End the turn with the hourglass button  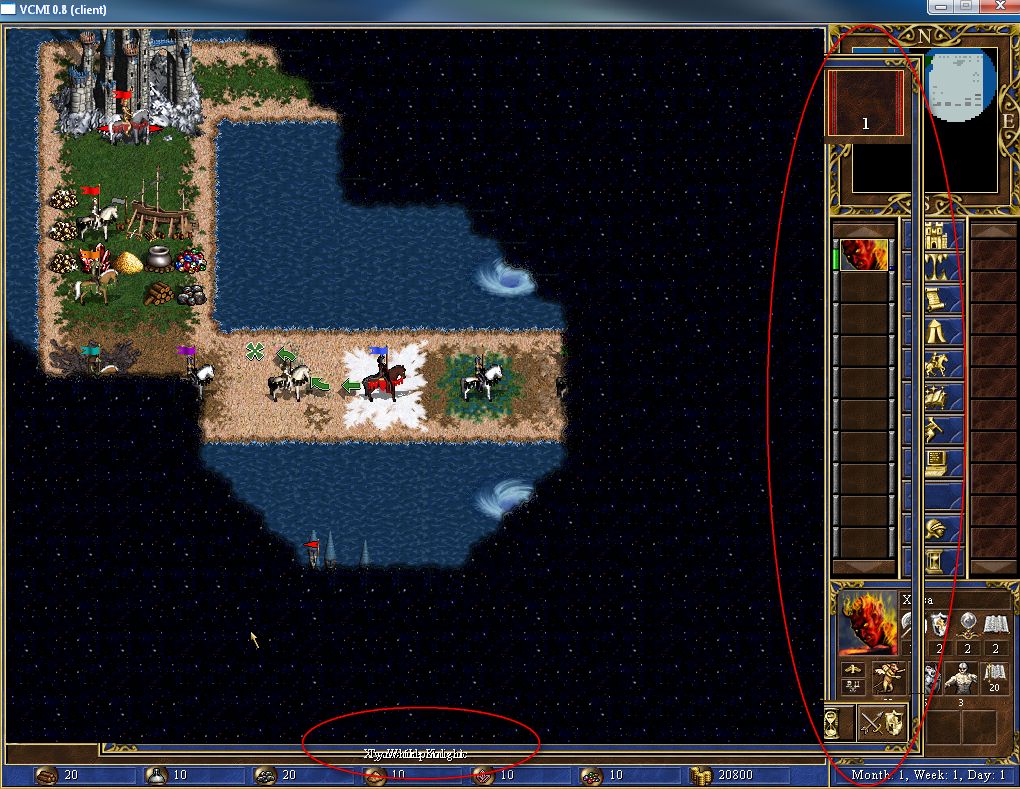coord(944,559)
